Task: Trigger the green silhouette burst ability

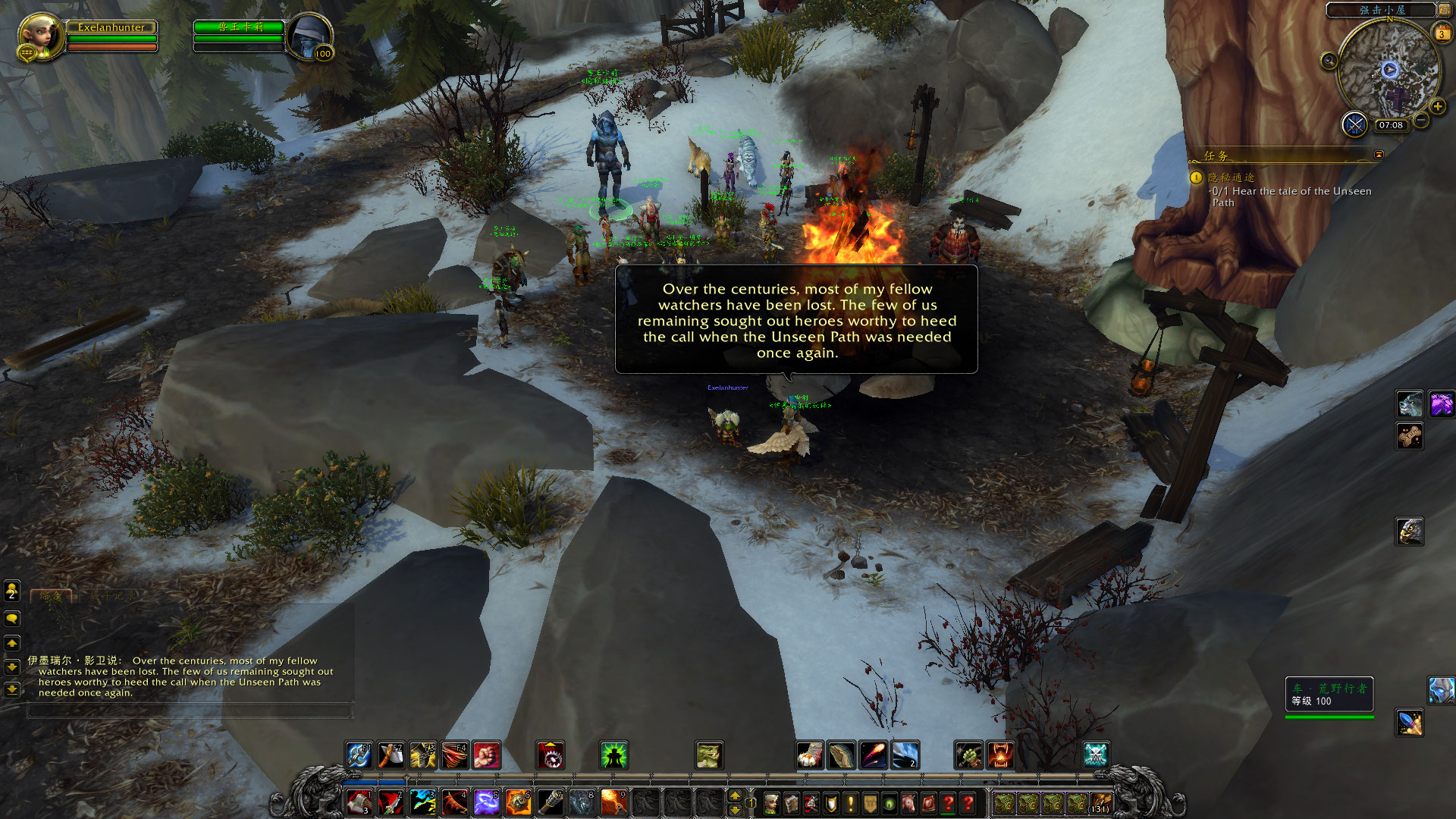Action: coord(613,755)
